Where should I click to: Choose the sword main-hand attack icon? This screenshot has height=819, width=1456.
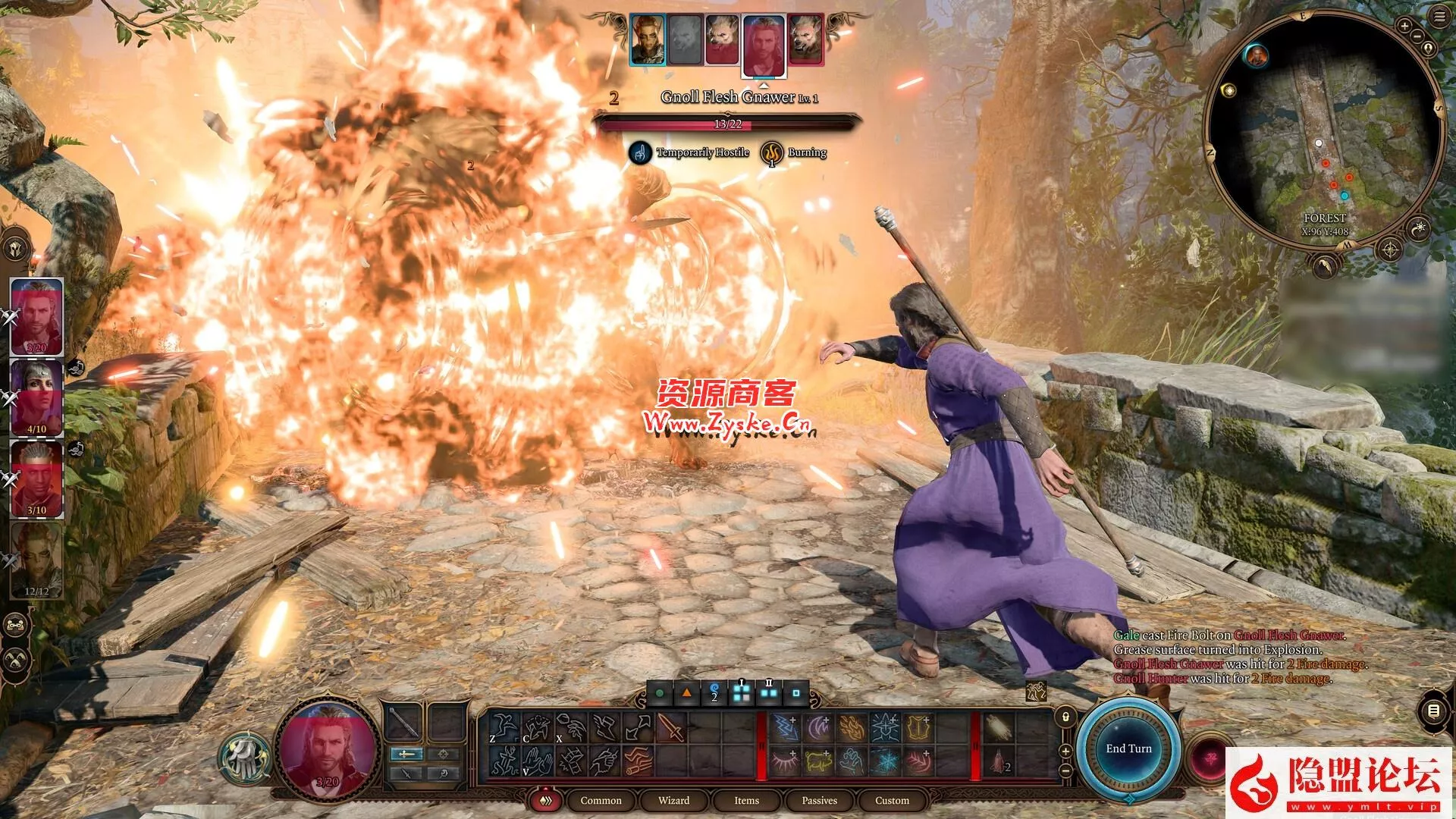point(670,729)
